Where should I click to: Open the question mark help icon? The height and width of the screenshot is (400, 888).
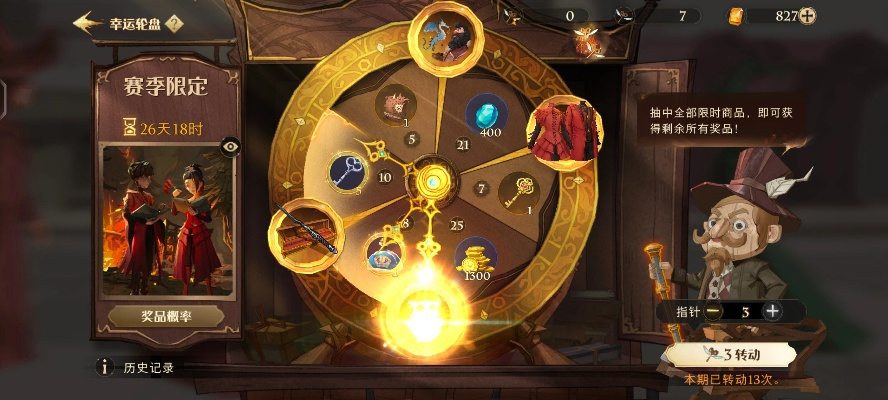click(174, 22)
